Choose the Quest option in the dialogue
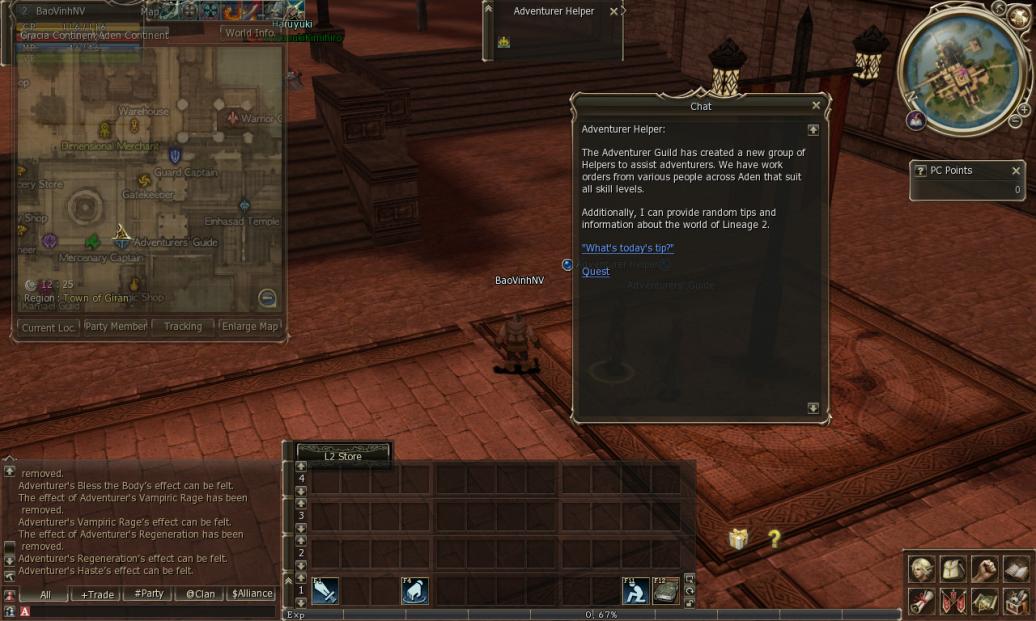This screenshot has width=1036, height=621. point(595,272)
